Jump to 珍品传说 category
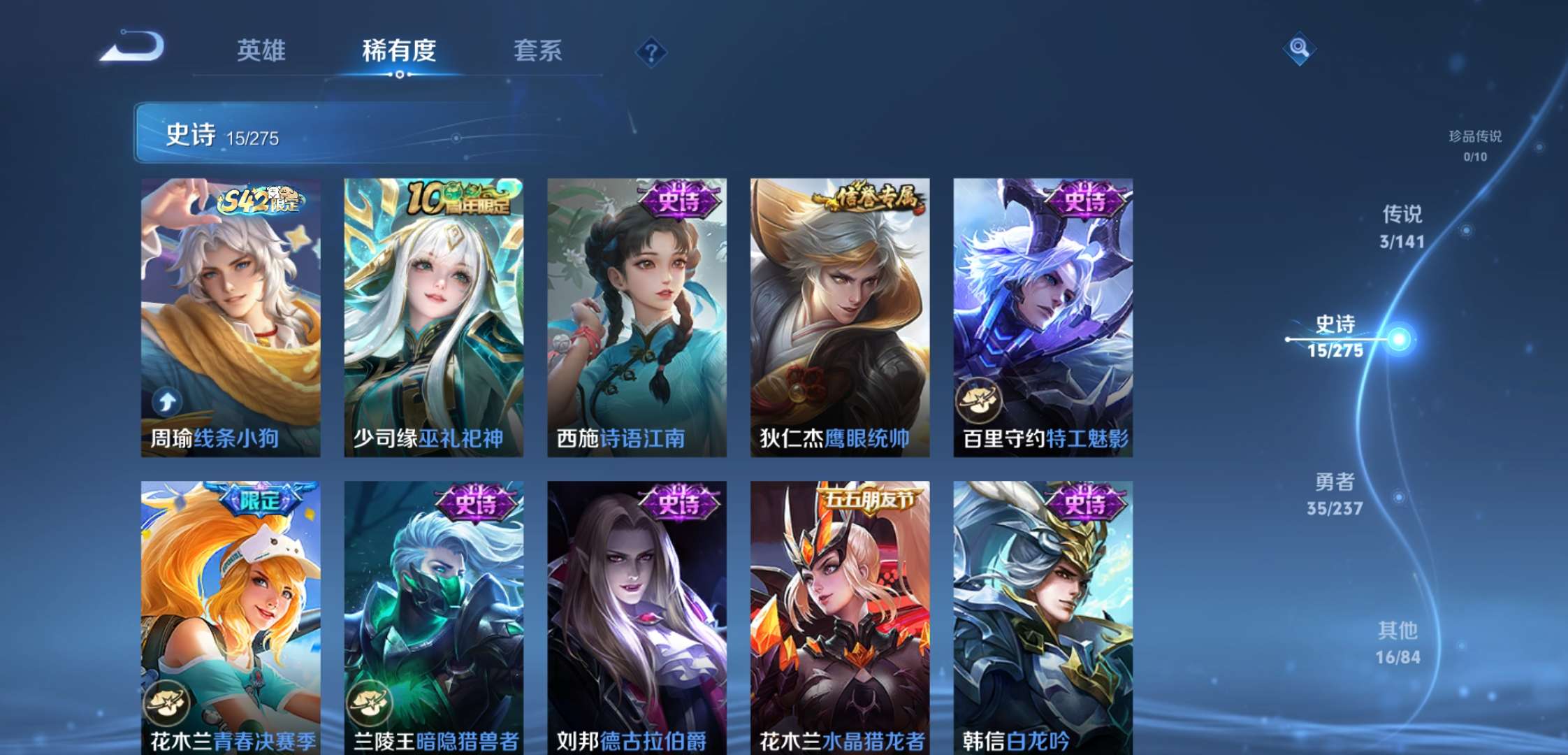The image size is (1568, 755). pyautogui.click(x=1474, y=138)
